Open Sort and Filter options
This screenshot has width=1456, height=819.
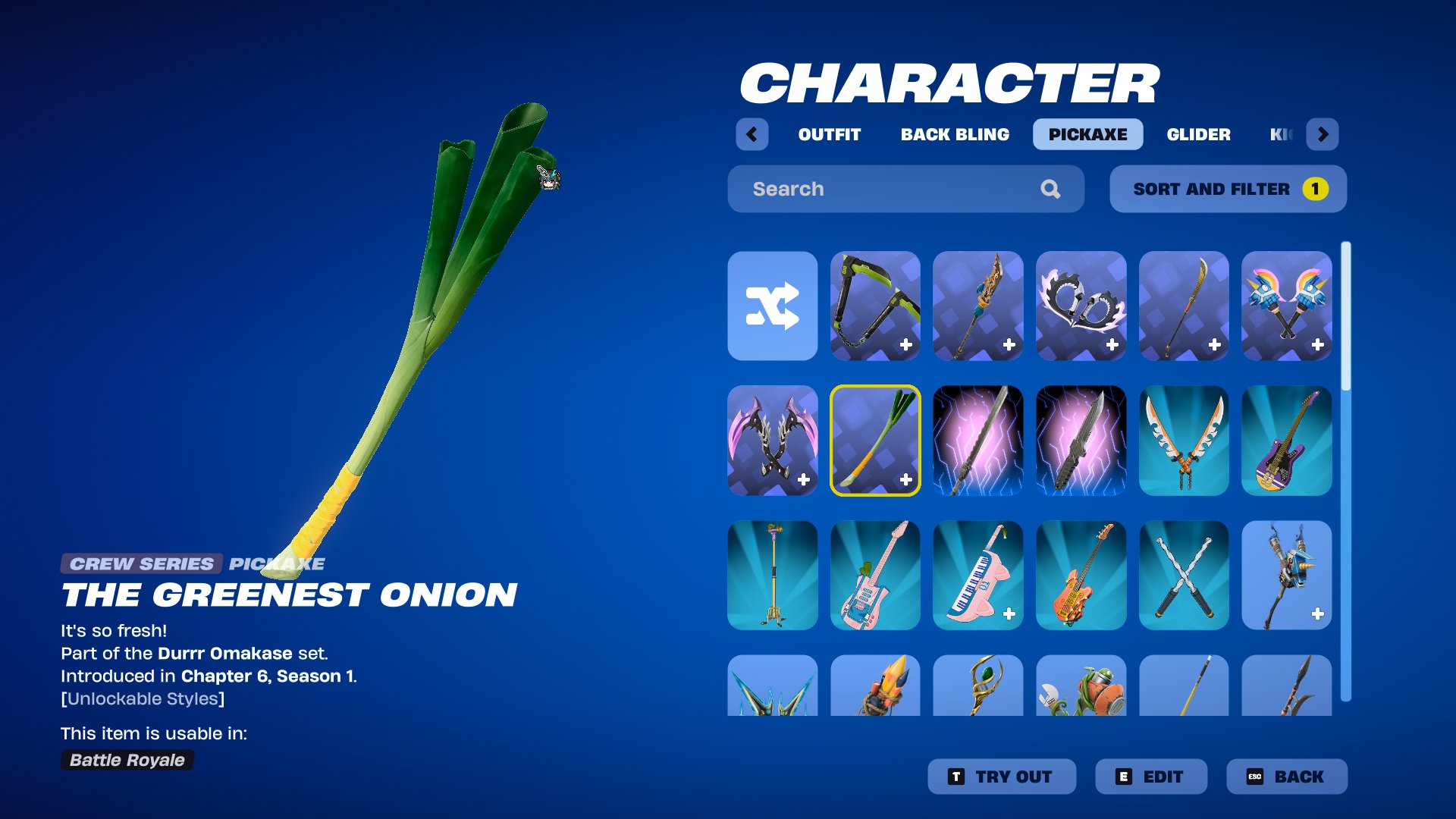tap(1228, 189)
